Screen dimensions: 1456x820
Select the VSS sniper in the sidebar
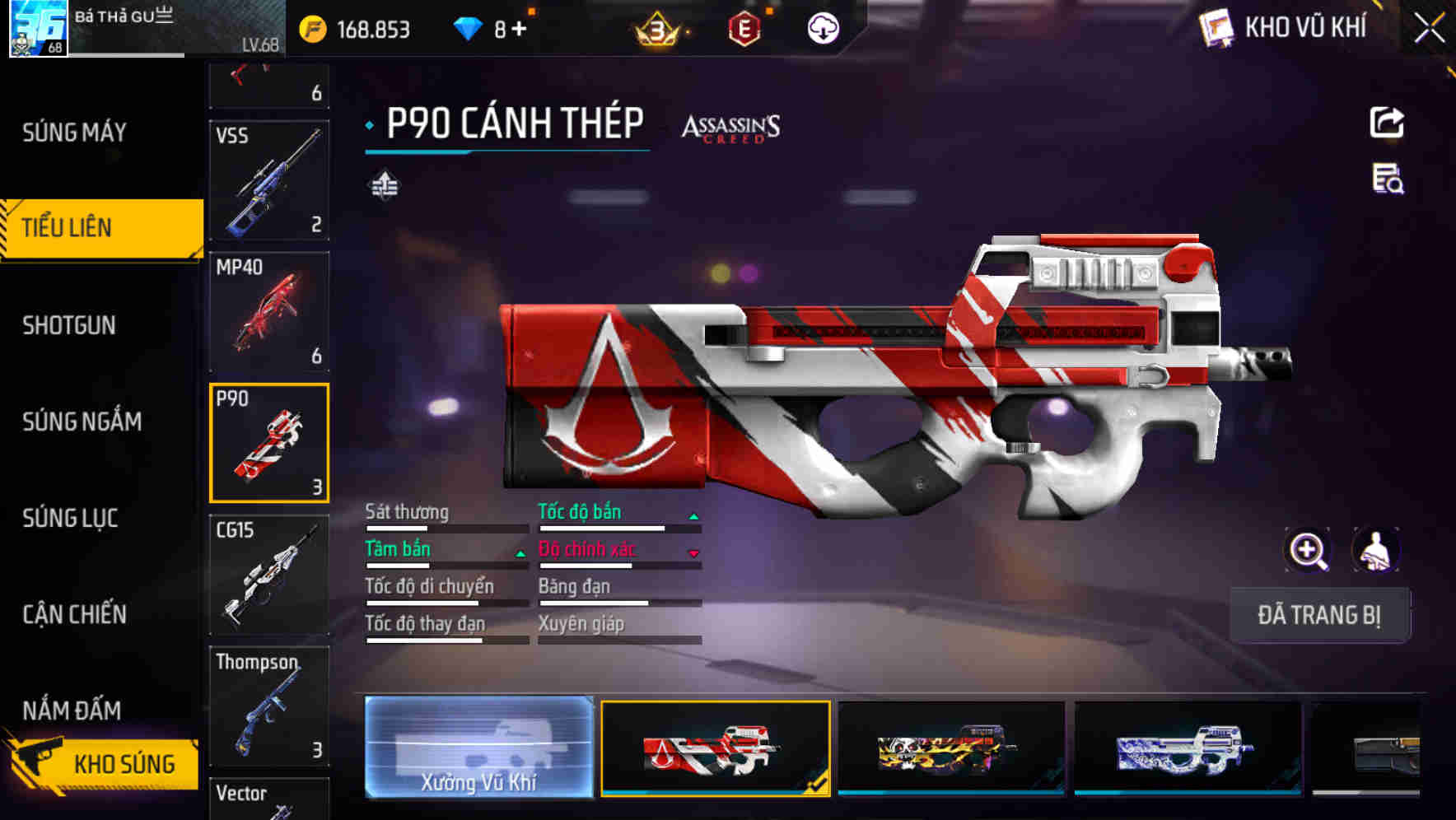tap(268, 179)
